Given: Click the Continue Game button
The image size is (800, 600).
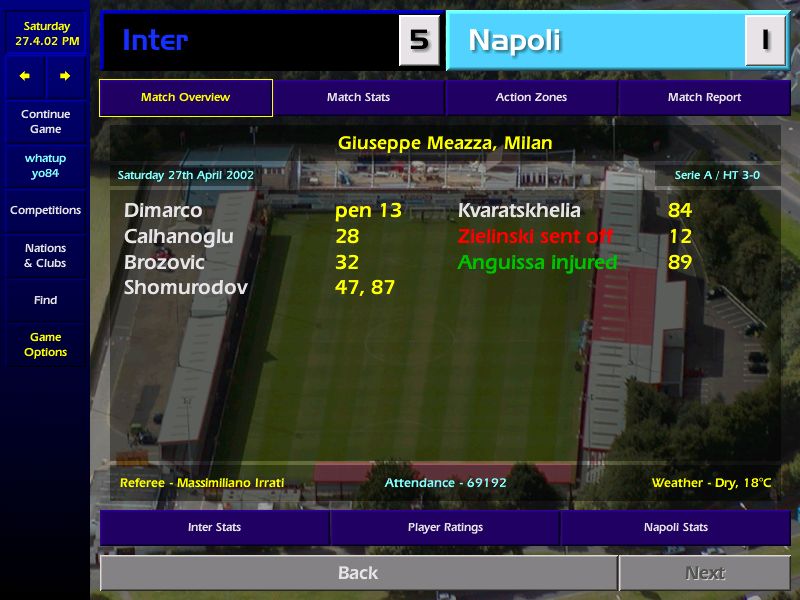Looking at the screenshot, I should (45, 122).
